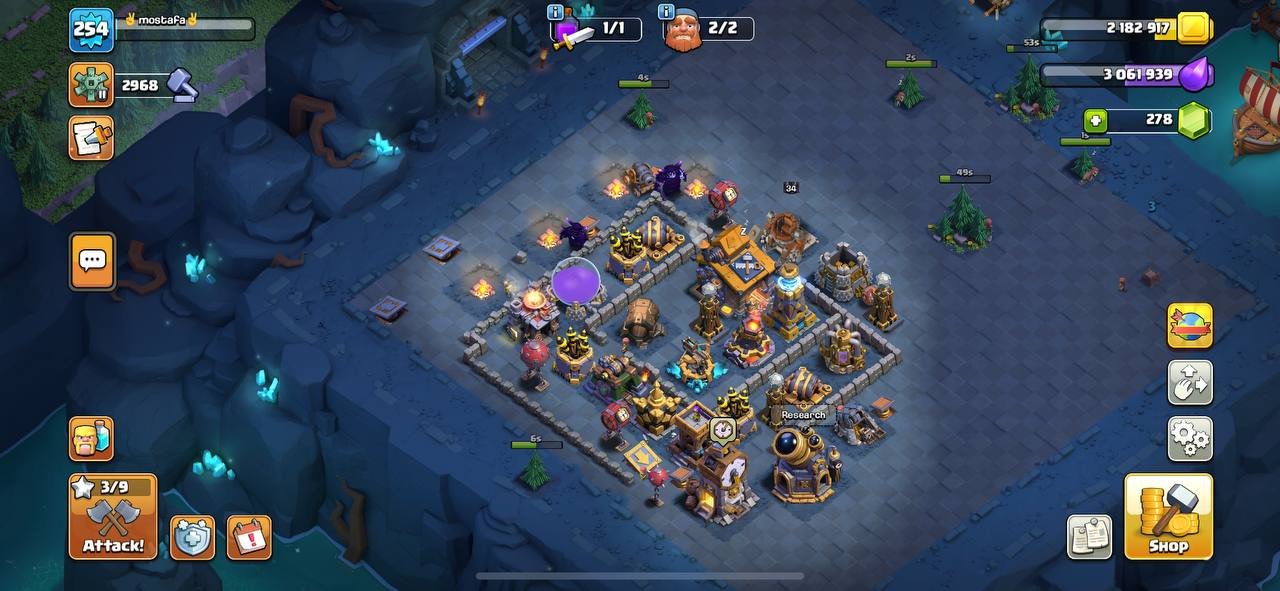1280x591 pixels.
Task: Open the pinned notes icon beside Shop
Action: point(1089,537)
